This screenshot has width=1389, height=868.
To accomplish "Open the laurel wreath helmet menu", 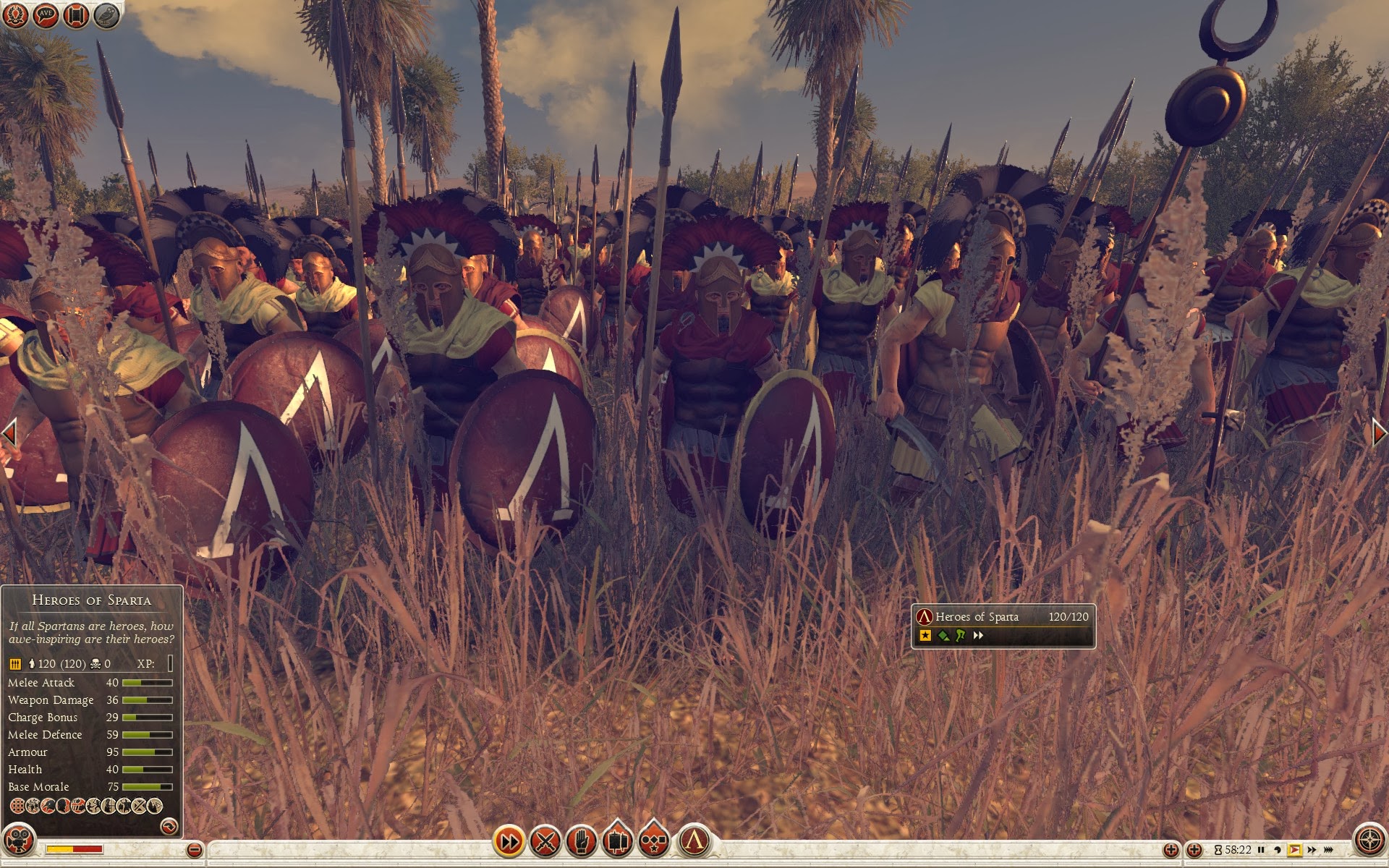I will [16, 15].
